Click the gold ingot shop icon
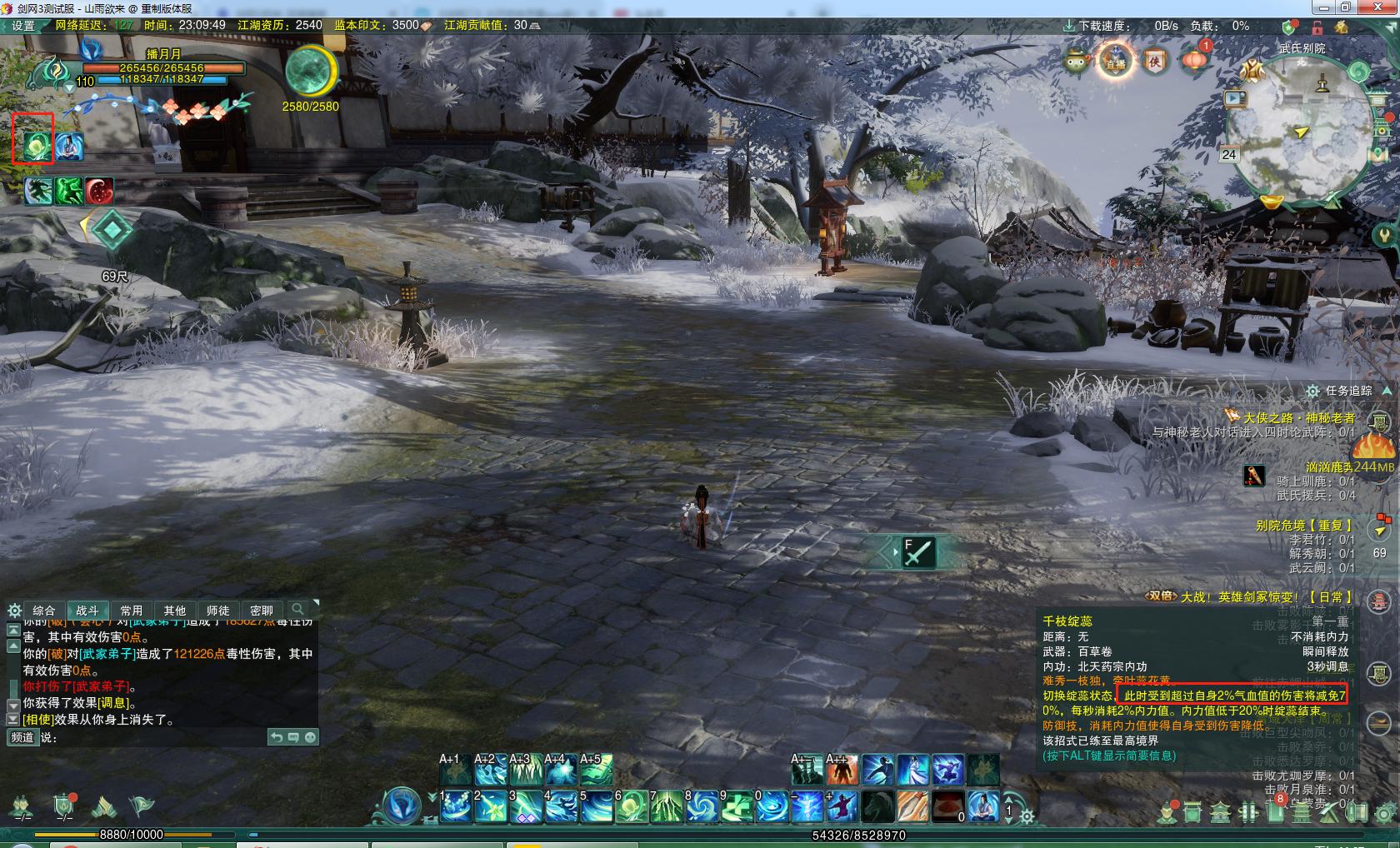Viewport: 1400px width, 848px height. [x=1271, y=202]
